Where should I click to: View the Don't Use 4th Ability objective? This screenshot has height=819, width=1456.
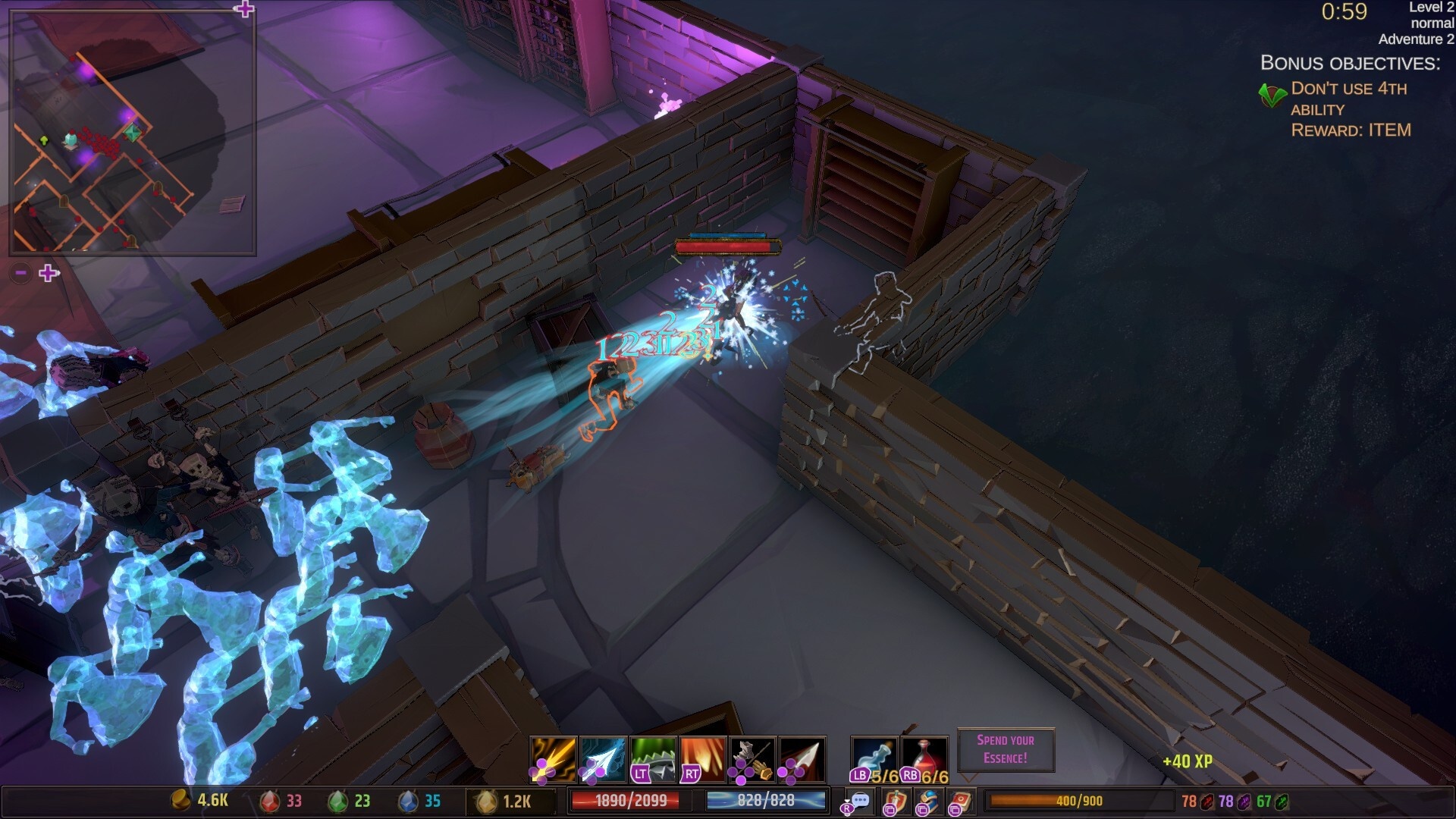pos(1348,99)
